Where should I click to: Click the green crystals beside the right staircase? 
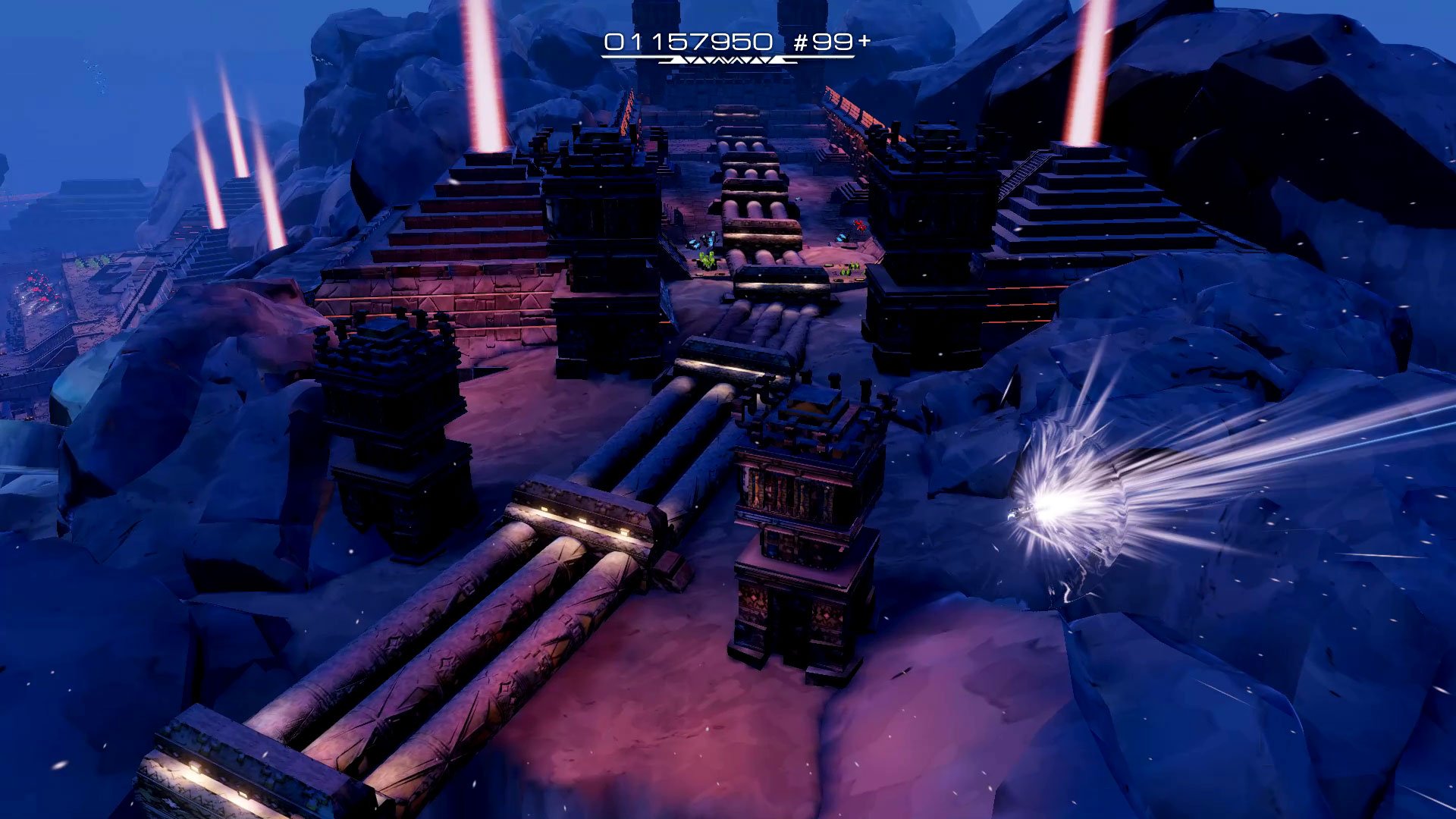coord(849,271)
